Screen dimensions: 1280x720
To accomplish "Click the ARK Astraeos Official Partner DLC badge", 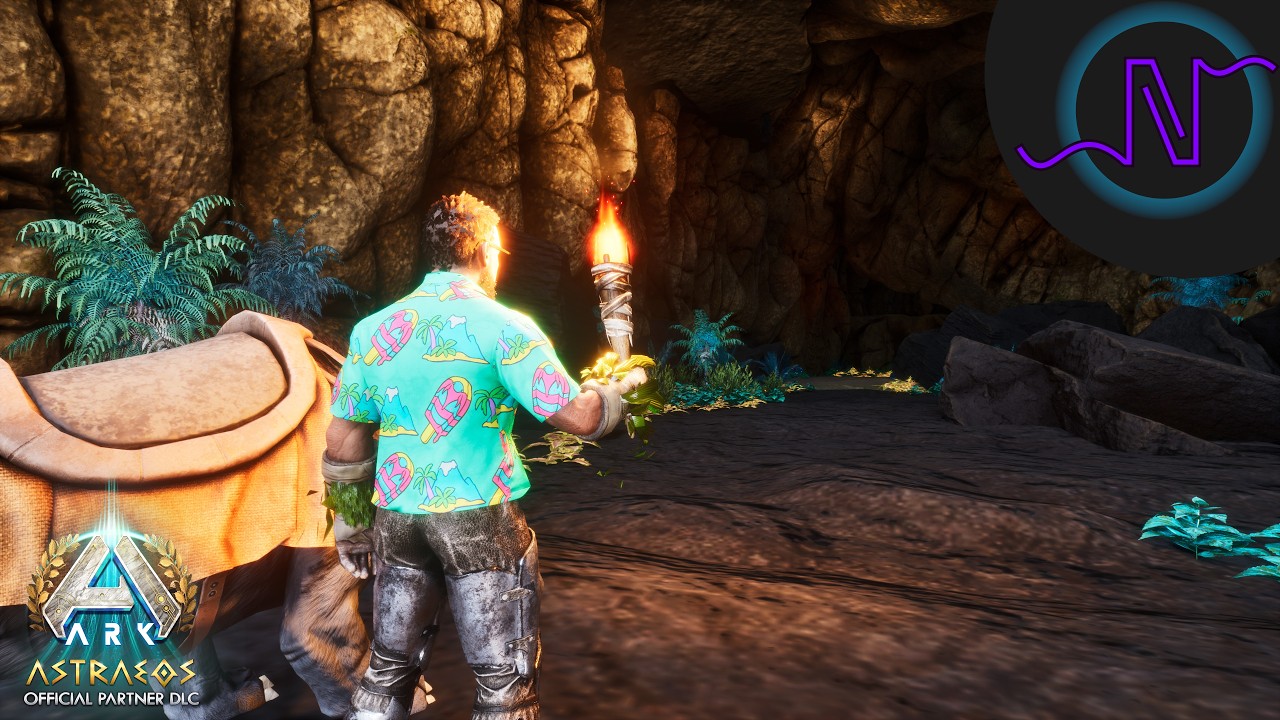I will (111, 612).
